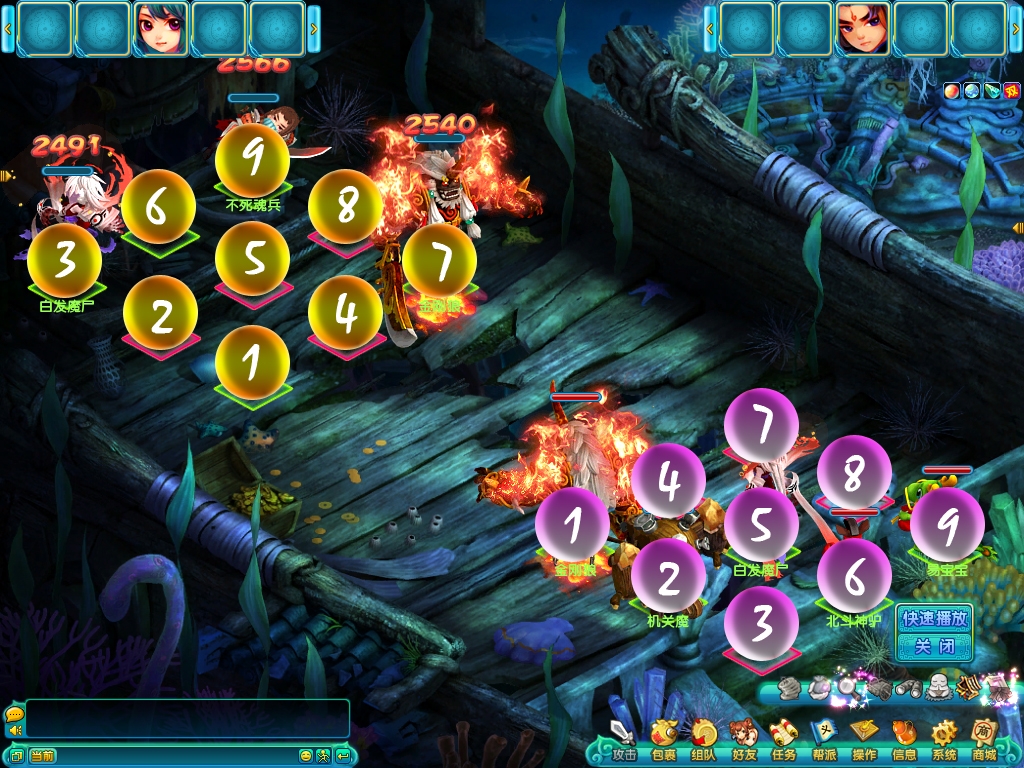Open the smiley emoticon picker
Screen dimensions: 1024x768
tap(306, 755)
